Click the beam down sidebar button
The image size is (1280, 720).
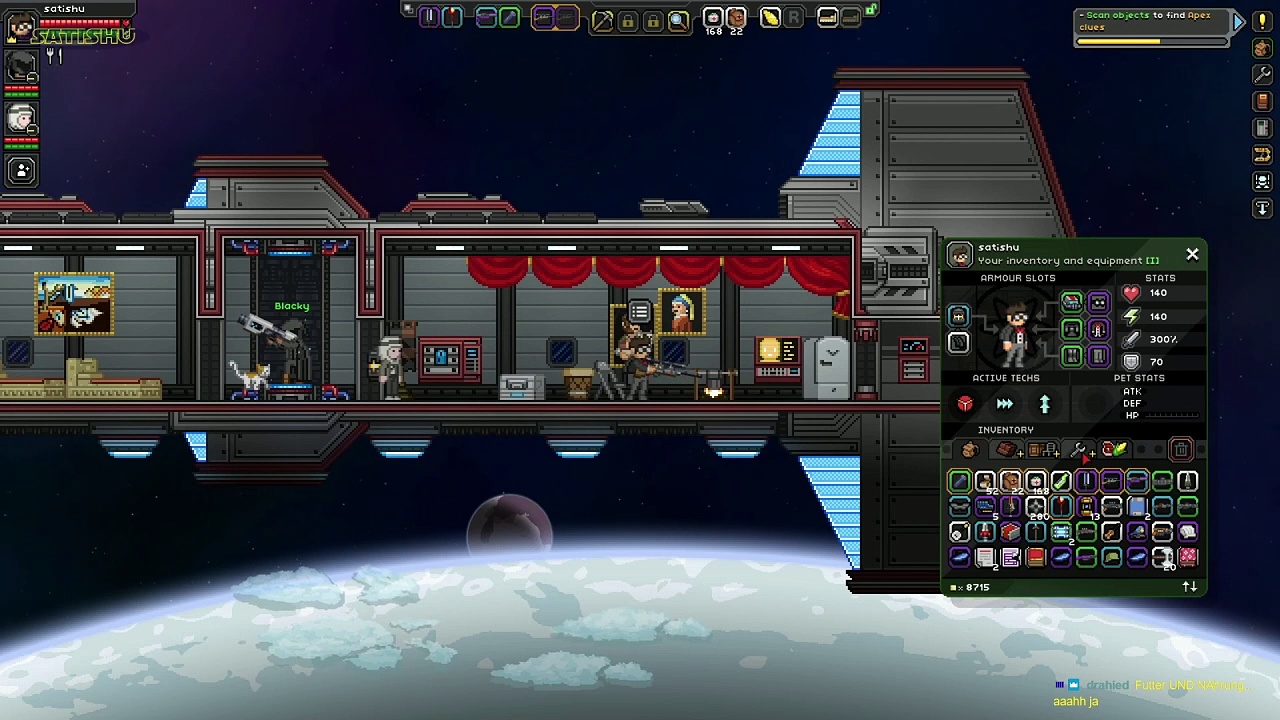click(x=1262, y=208)
